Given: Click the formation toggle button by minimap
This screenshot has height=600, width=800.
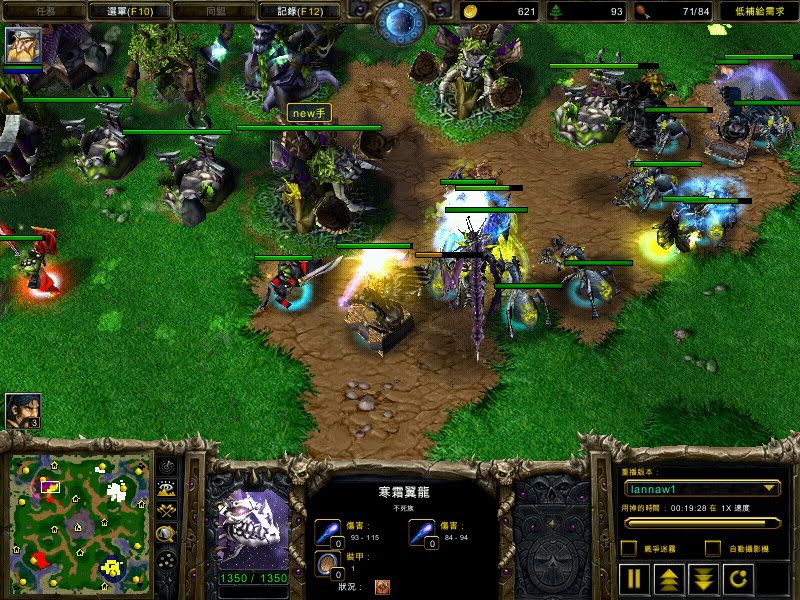Looking at the screenshot, I should [166, 556].
